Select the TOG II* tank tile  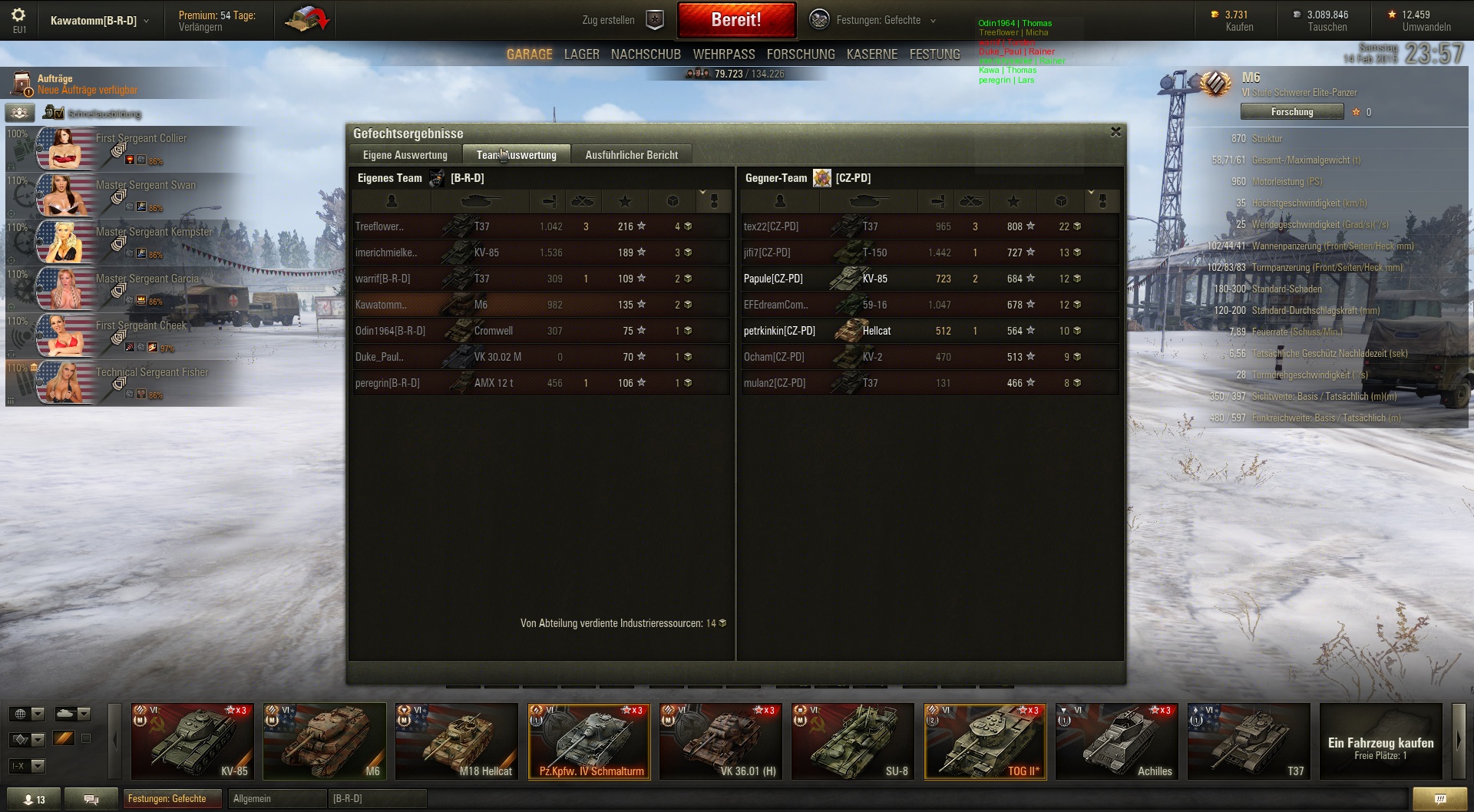[985, 741]
